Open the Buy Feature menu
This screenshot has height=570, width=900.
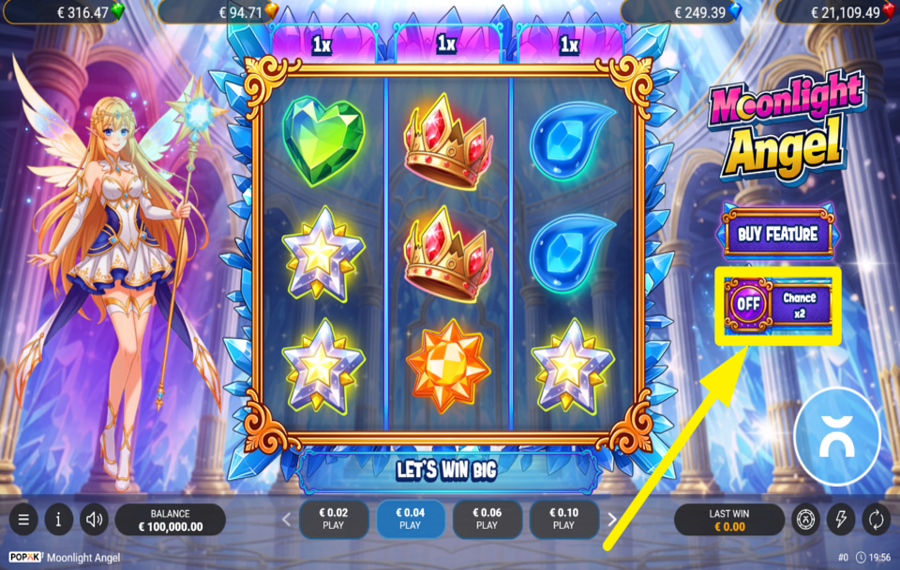tap(778, 235)
